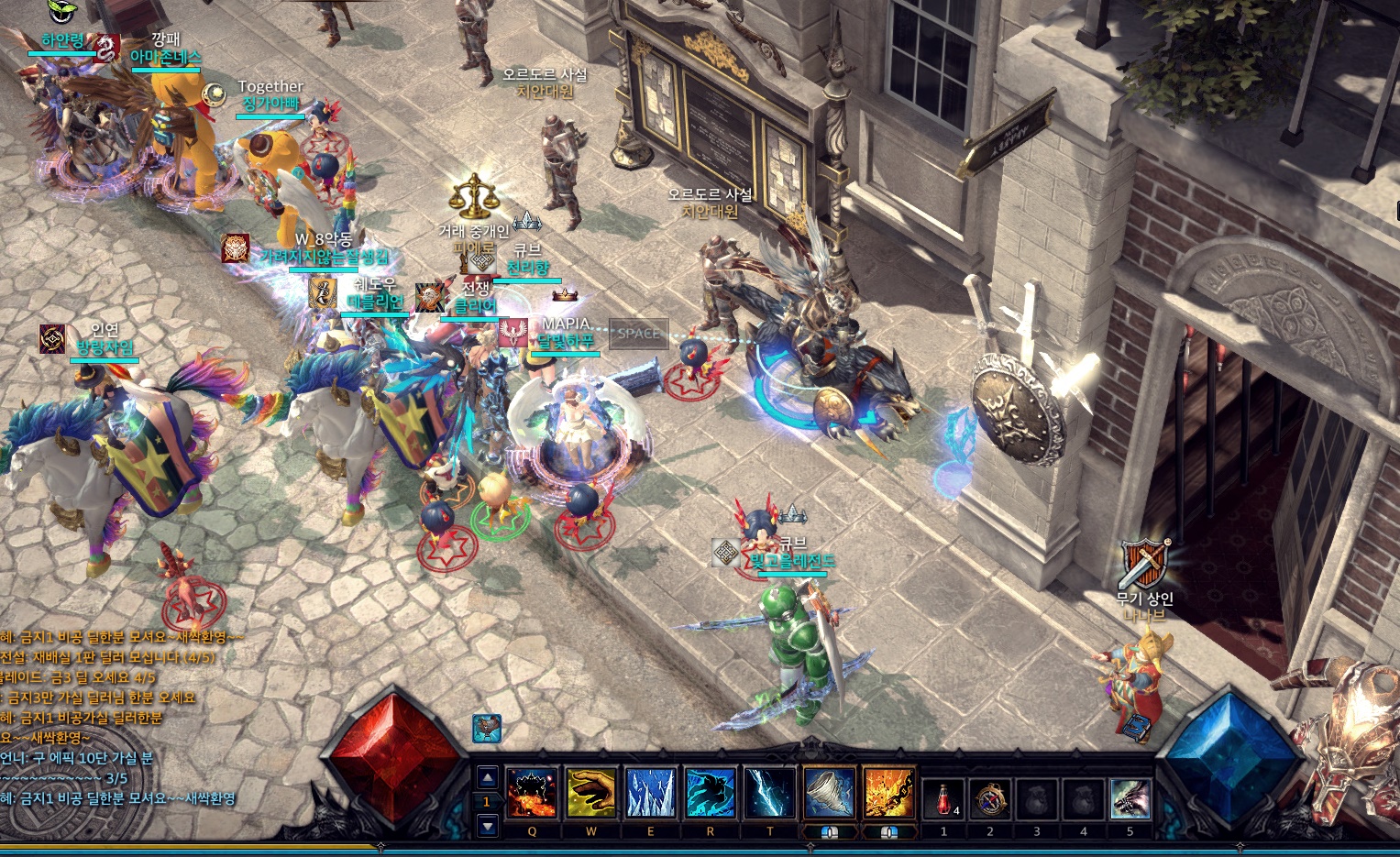
Task: Select the '구 에픽 10단 가실 분' chat line
Action: coord(77,758)
